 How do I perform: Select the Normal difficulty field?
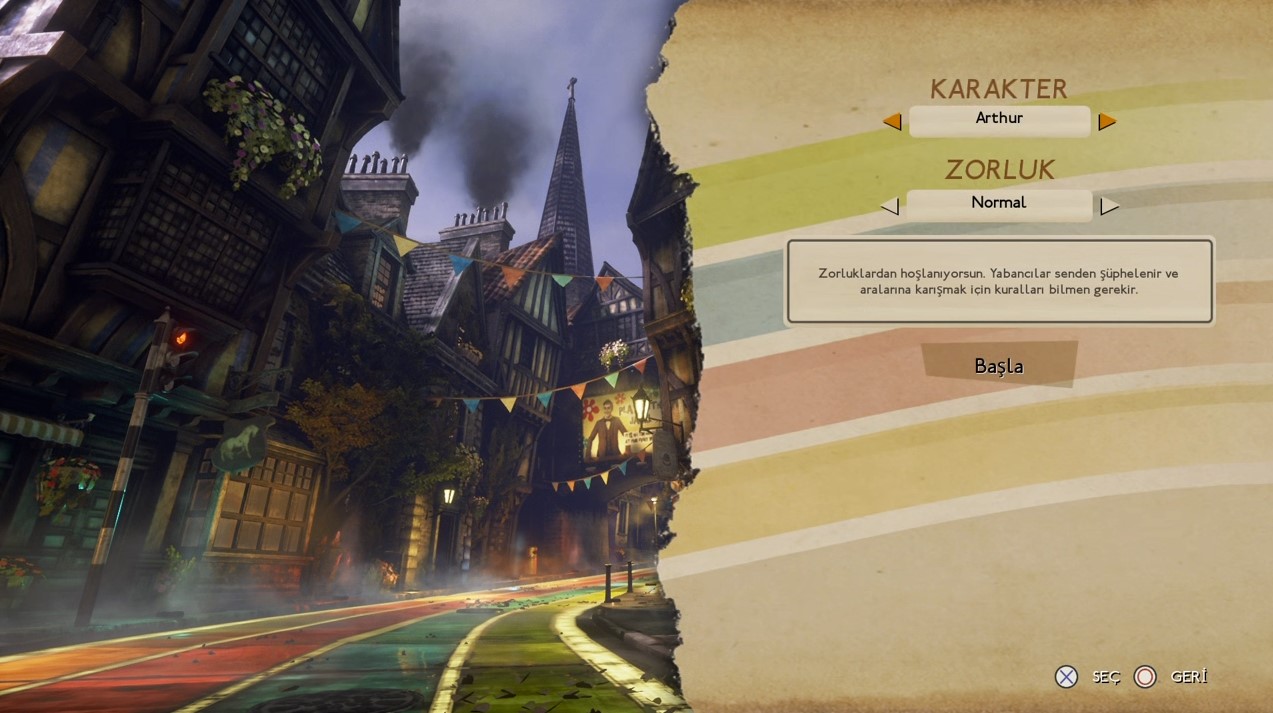point(999,204)
